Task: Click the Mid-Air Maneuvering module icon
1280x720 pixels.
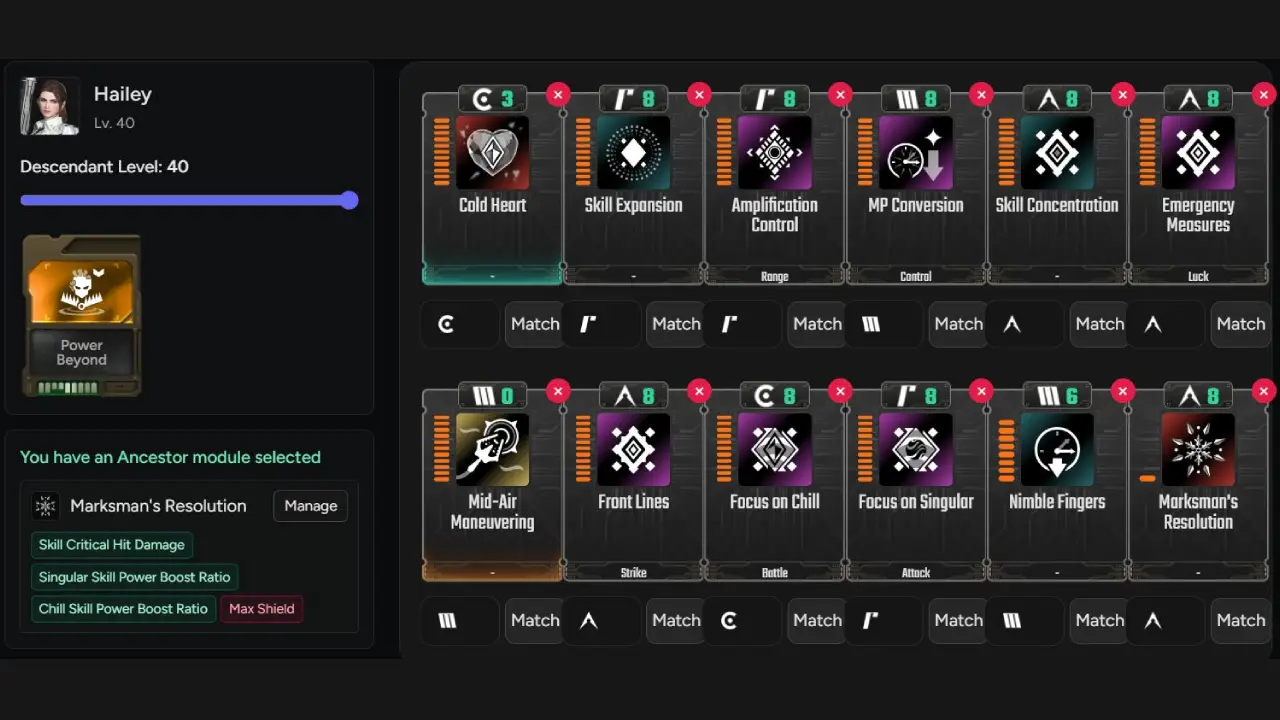Action: coord(492,449)
